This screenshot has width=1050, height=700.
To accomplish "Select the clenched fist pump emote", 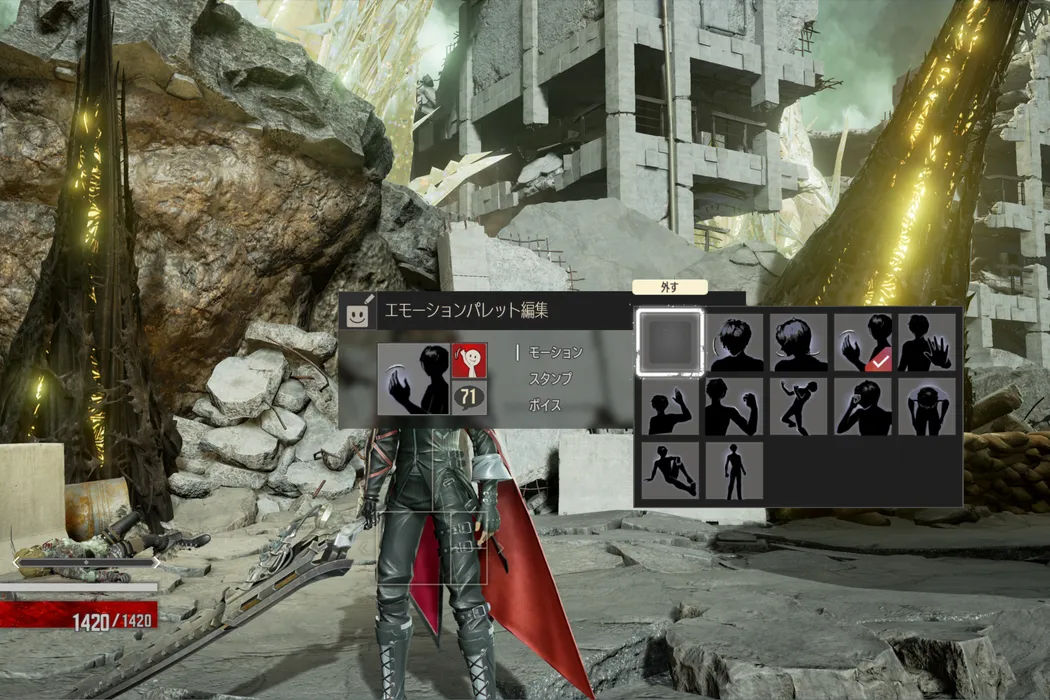I will pos(734,407).
